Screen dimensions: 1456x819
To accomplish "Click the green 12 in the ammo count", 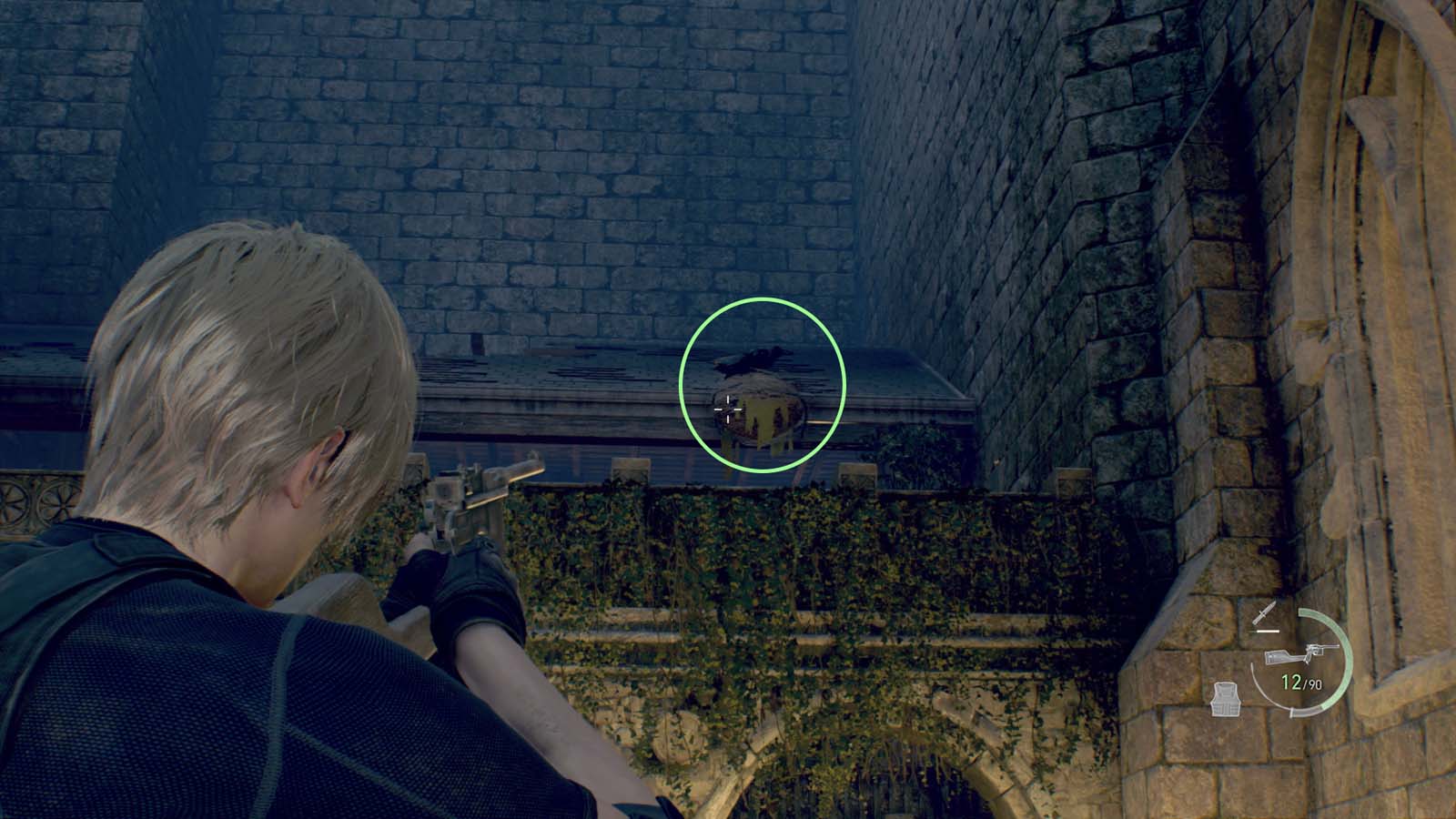I will 1291,682.
